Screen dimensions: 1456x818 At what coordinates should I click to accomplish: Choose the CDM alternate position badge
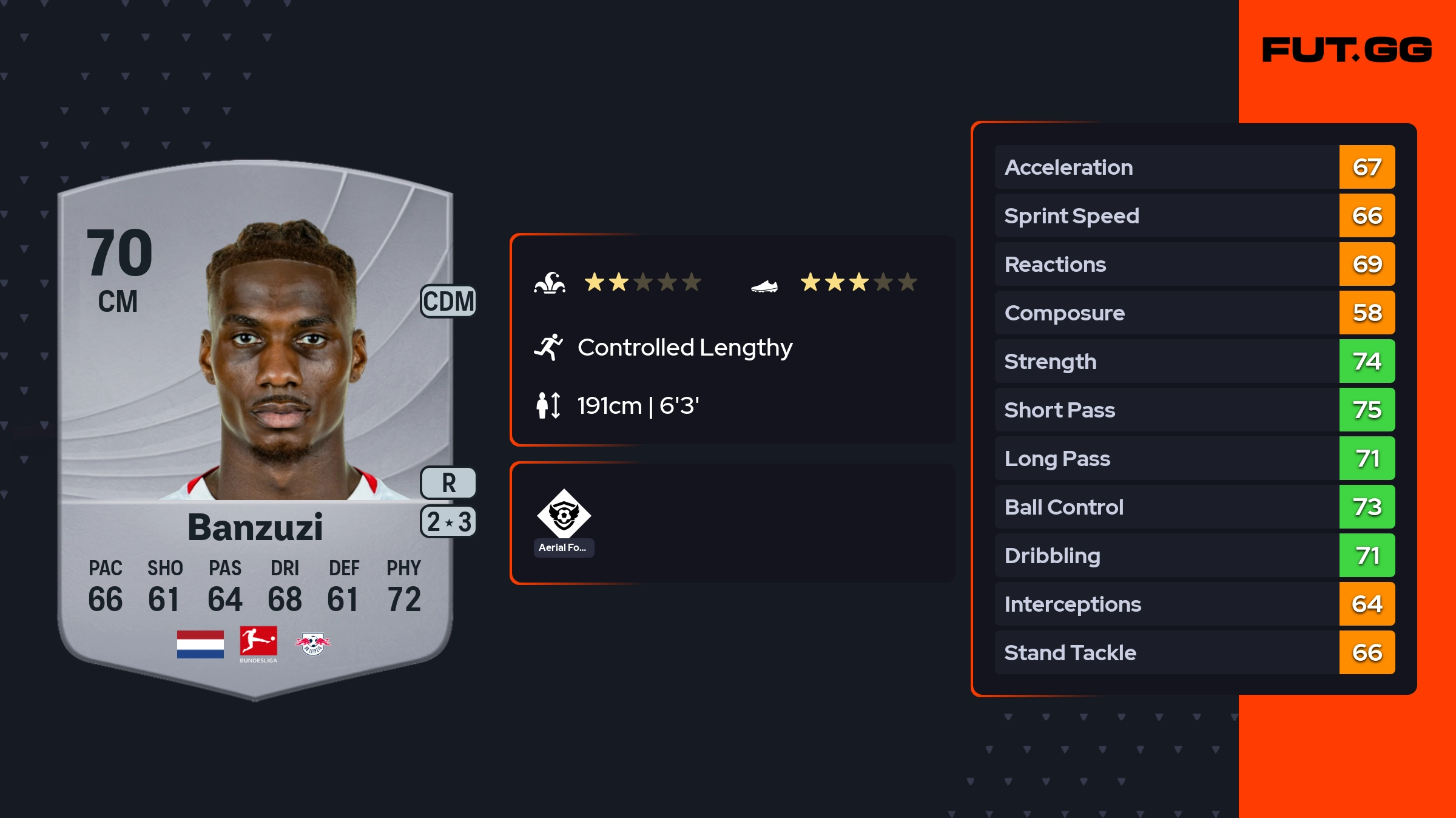(x=448, y=301)
